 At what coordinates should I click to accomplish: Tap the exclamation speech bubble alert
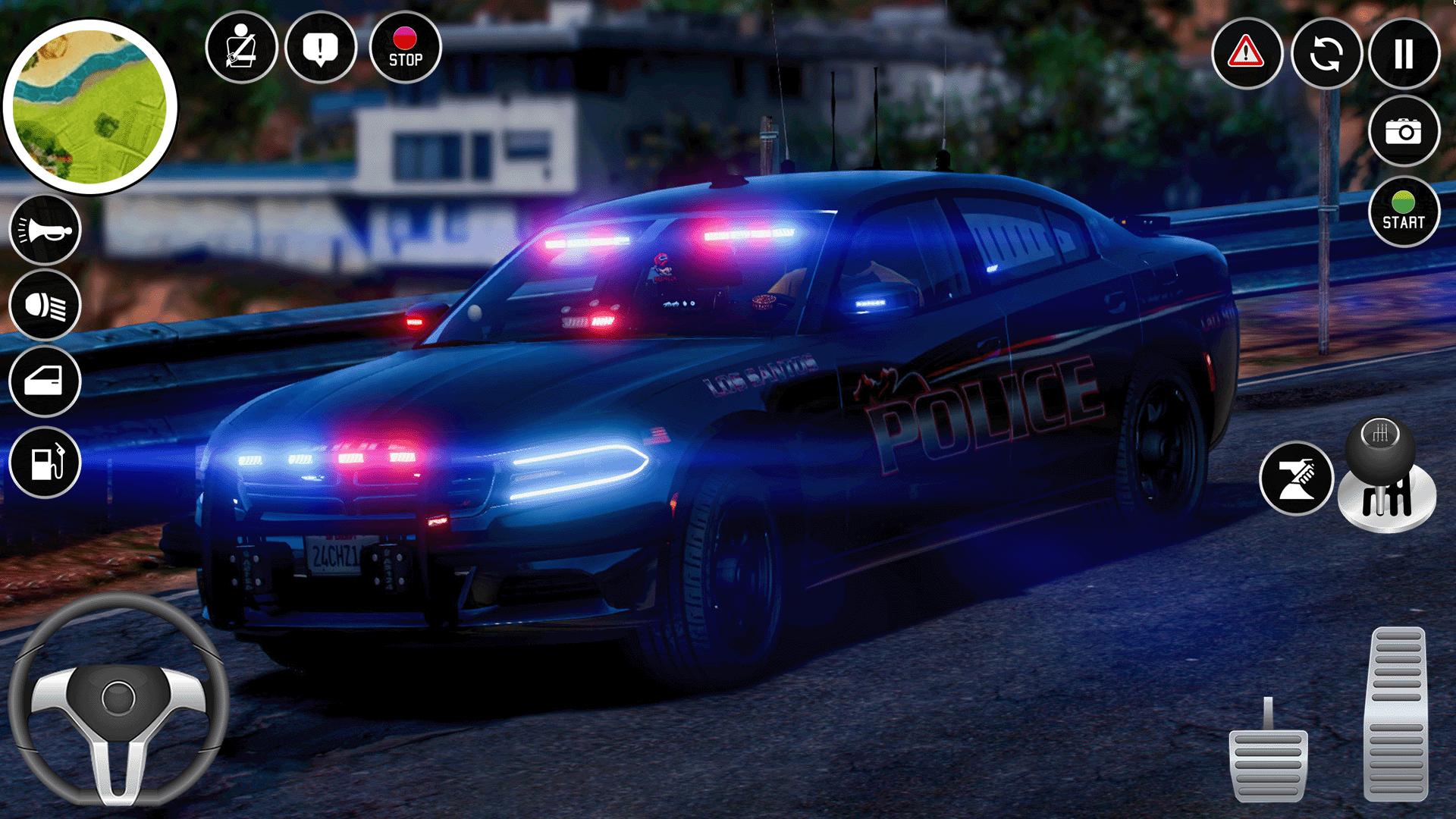[321, 49]
